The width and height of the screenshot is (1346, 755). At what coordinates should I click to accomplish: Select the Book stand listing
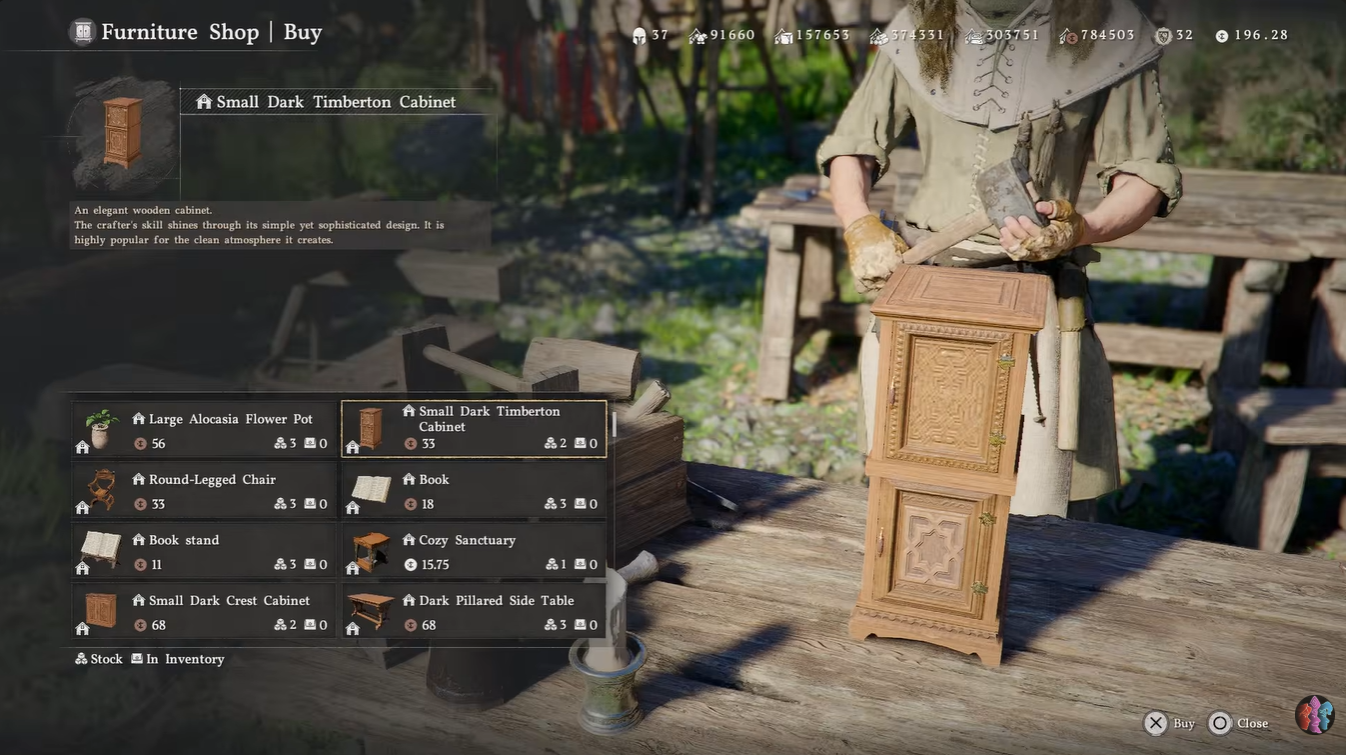(204, 551)
